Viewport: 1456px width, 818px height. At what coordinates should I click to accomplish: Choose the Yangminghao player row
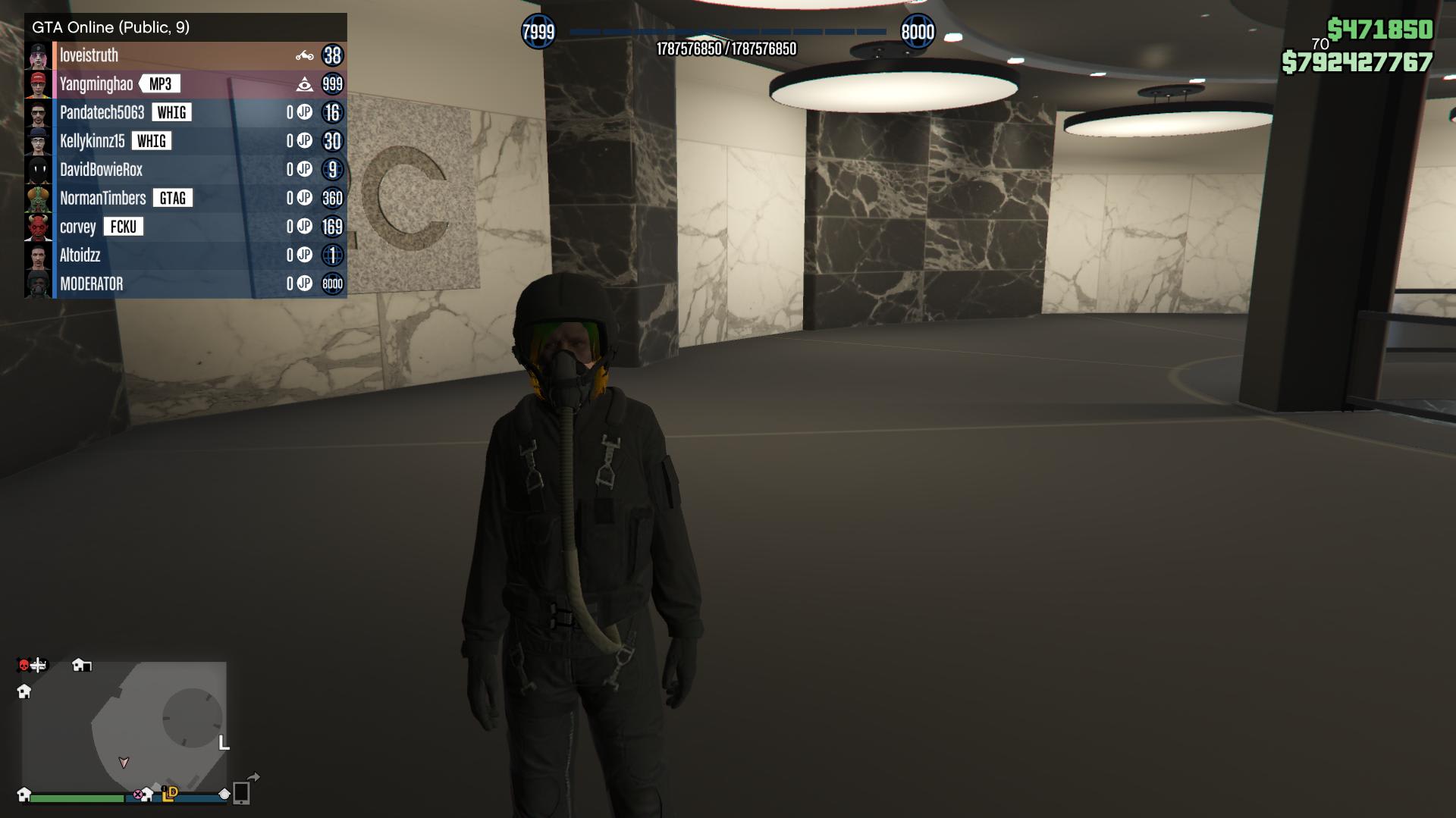(96, 84)
